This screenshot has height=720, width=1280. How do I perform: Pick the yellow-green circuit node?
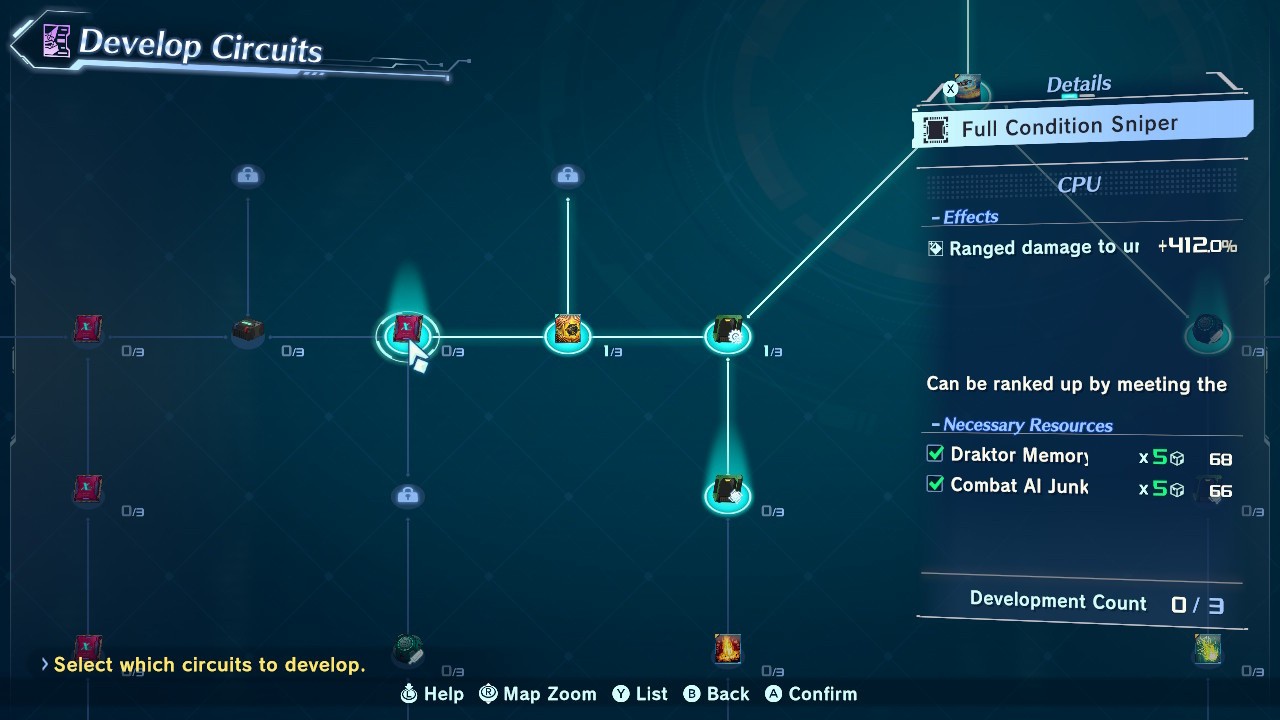[x=1208, y=650]
